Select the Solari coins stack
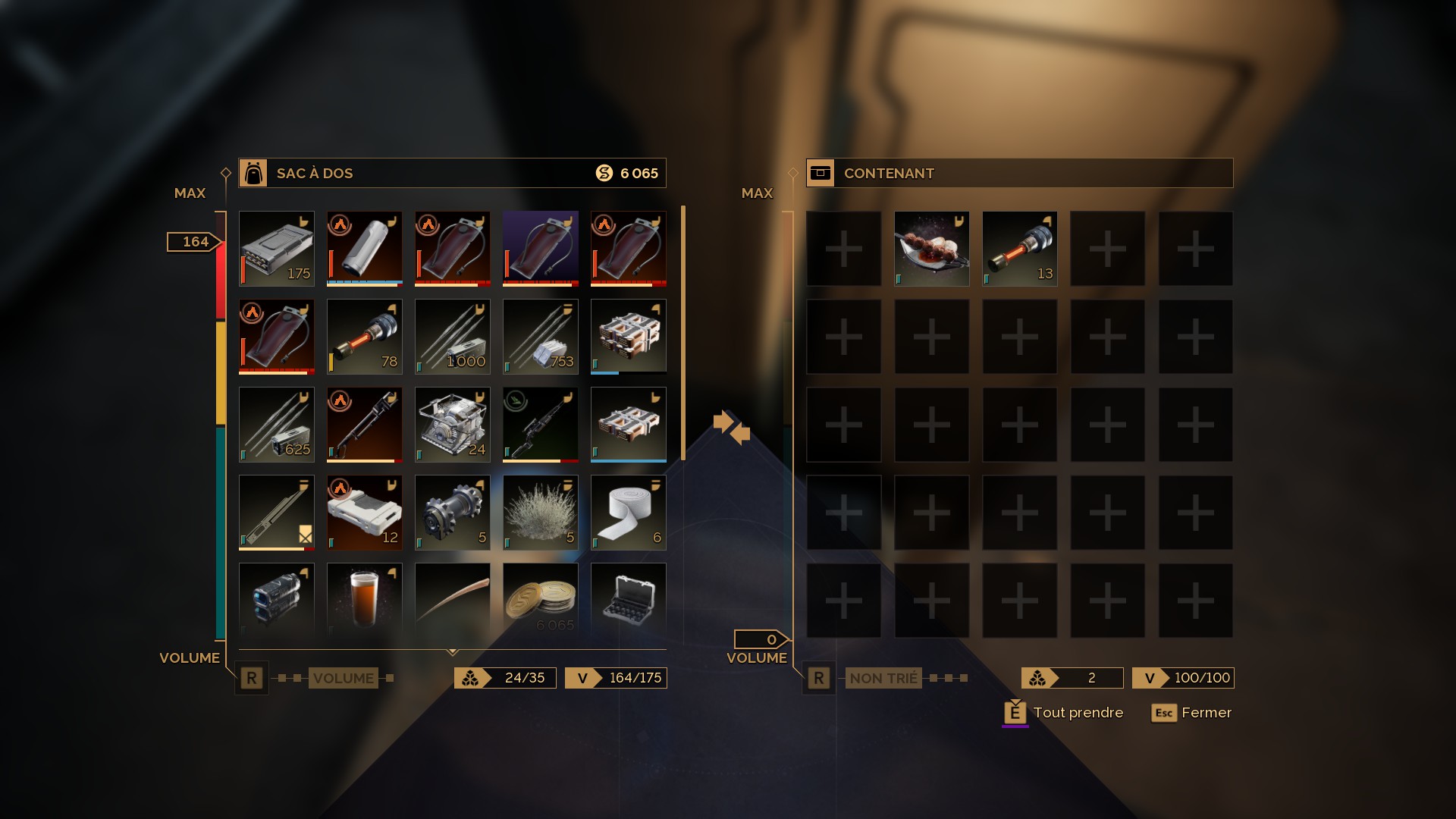 541,599
